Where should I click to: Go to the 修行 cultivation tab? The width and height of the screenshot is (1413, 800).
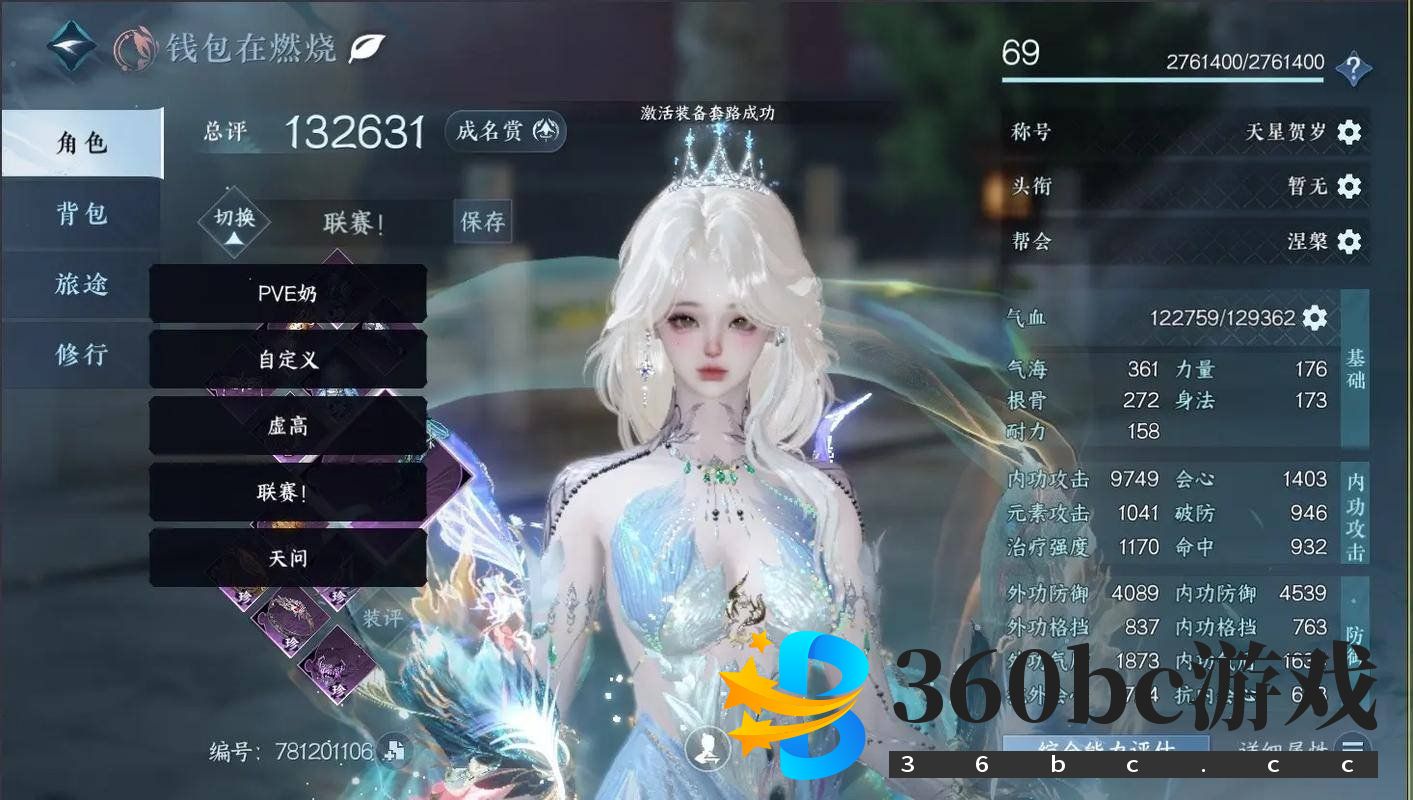coord(81,354)
